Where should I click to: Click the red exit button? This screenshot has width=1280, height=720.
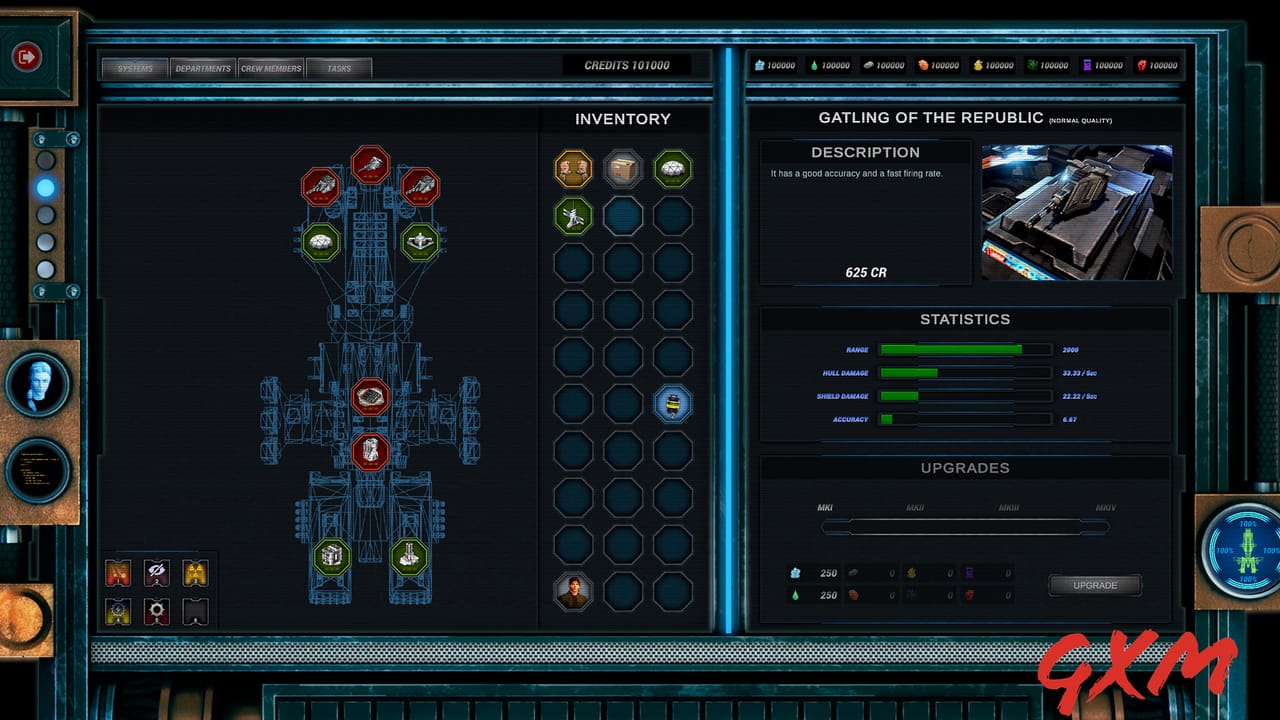coord(26,57)
